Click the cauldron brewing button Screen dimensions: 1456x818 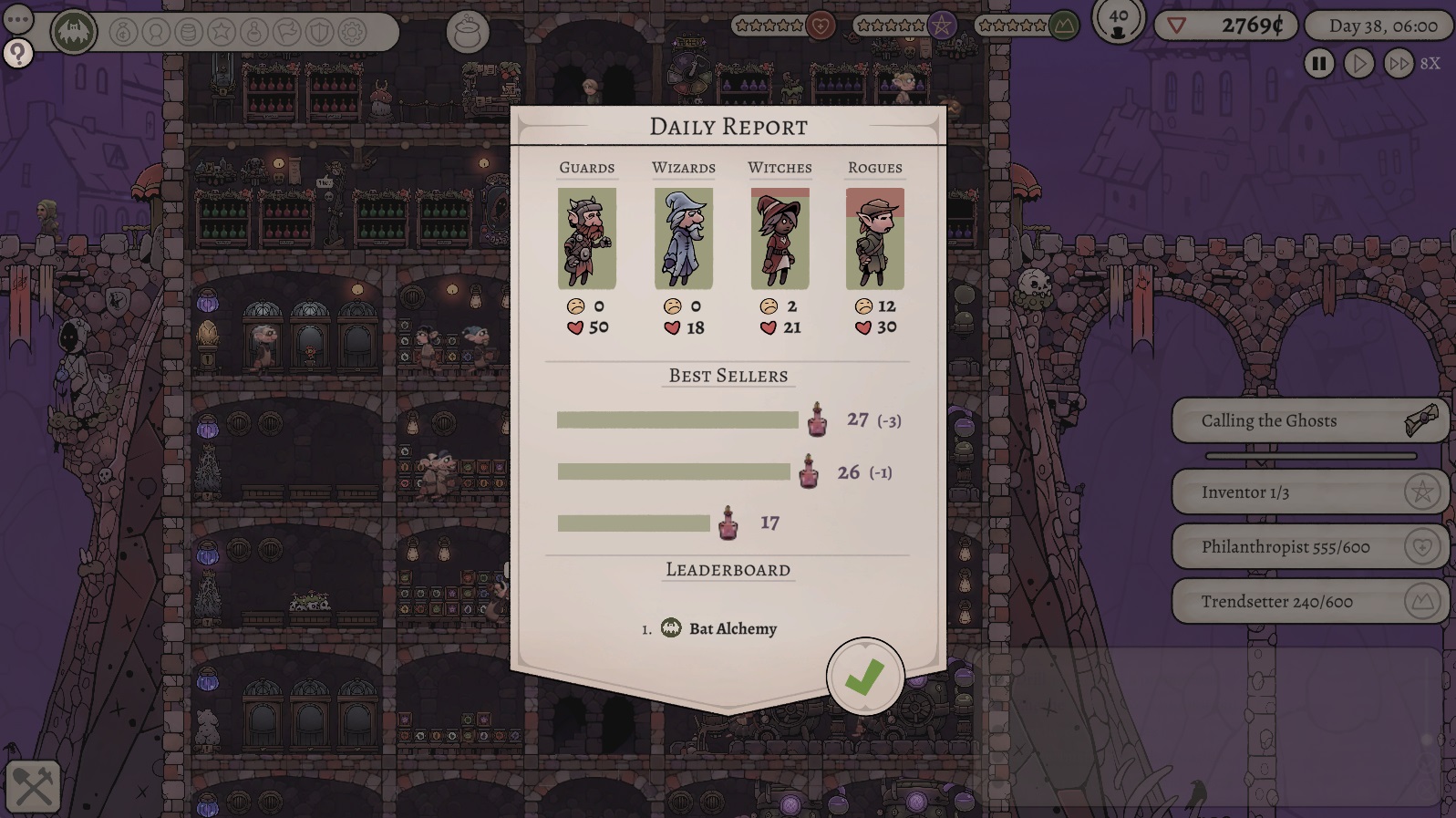[x=468, y=33]
